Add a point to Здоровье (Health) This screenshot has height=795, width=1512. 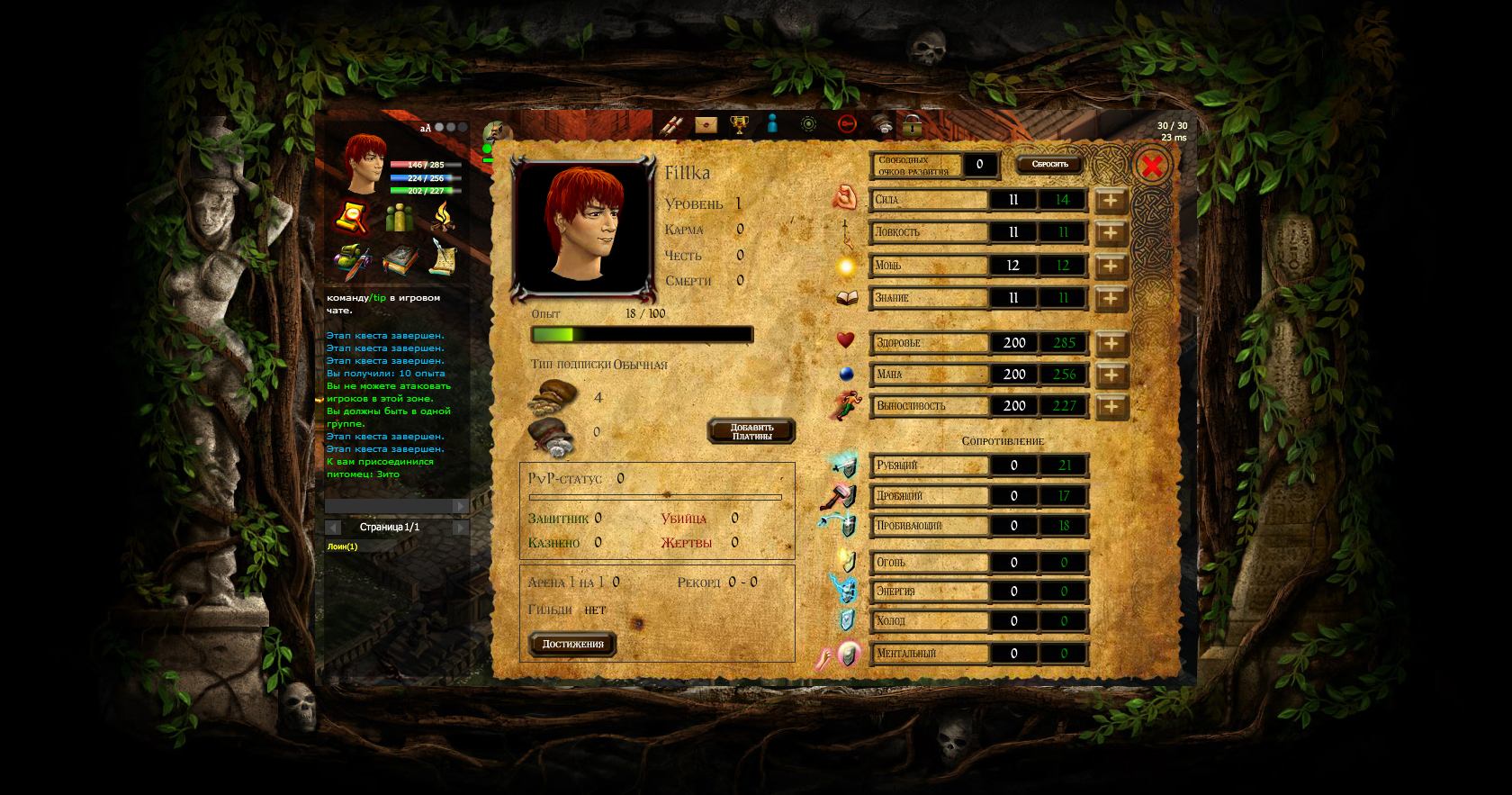point(1111,343)
